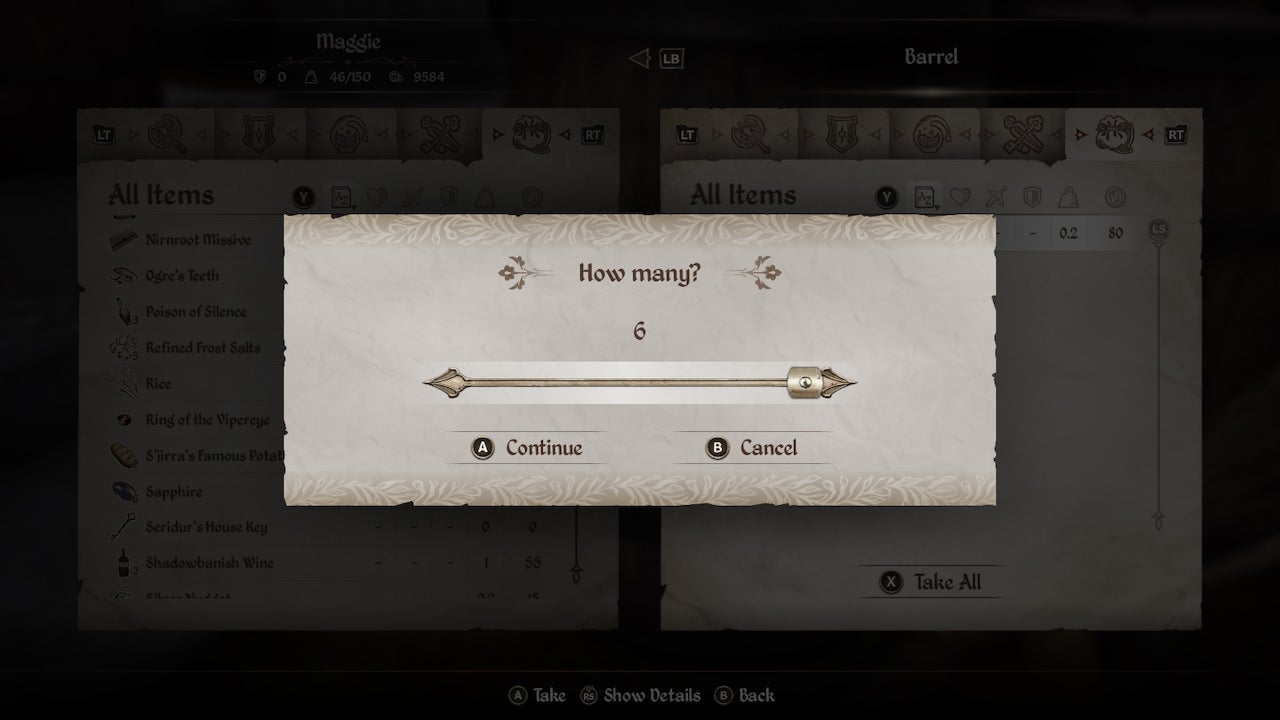Viewport: 1280px width, 720px height.
Task: Sort Barrel items by armor shield icon
Action: (x=1031, y=197)
